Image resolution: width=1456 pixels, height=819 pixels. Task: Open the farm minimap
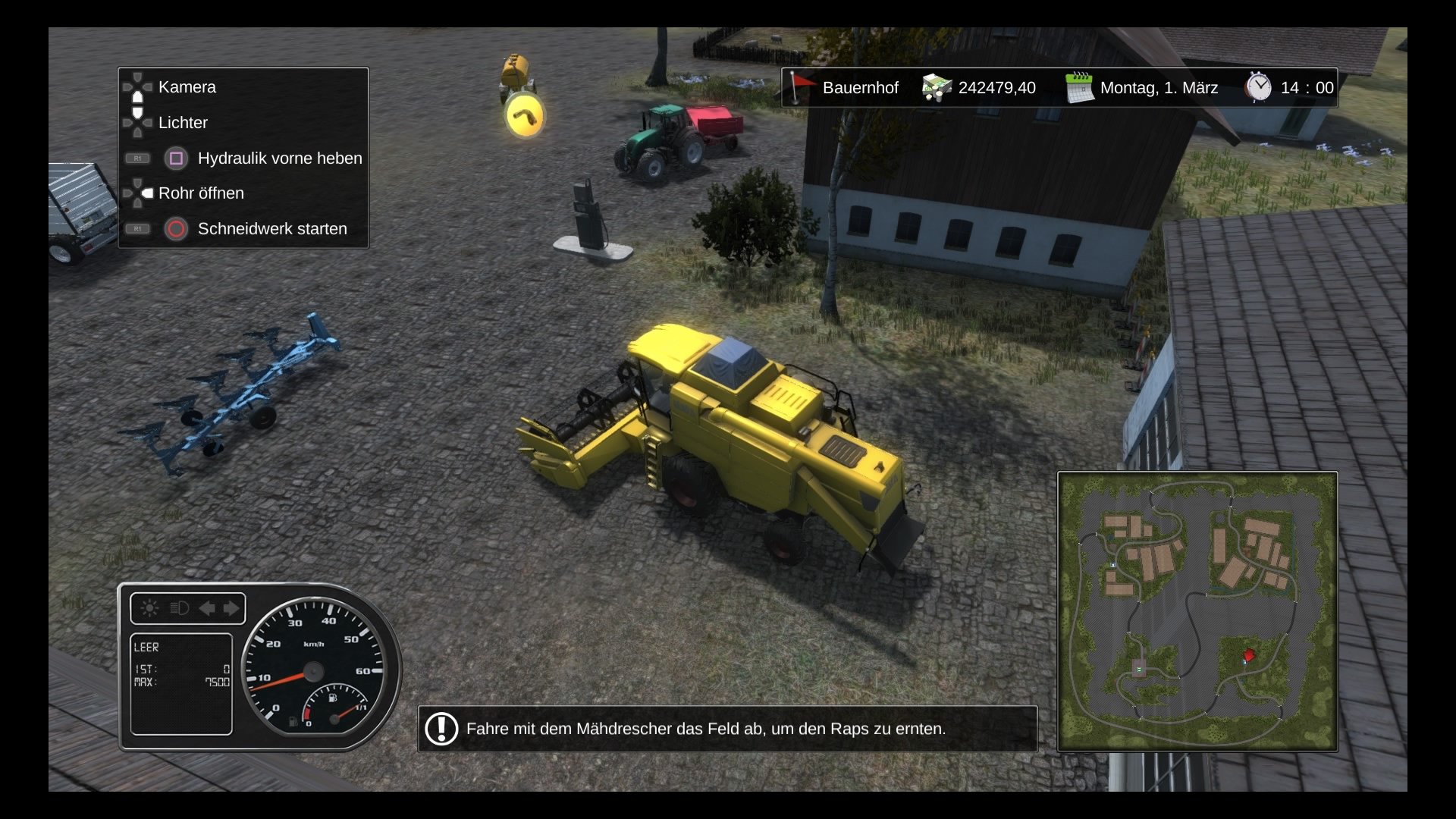click(1197, 611)
